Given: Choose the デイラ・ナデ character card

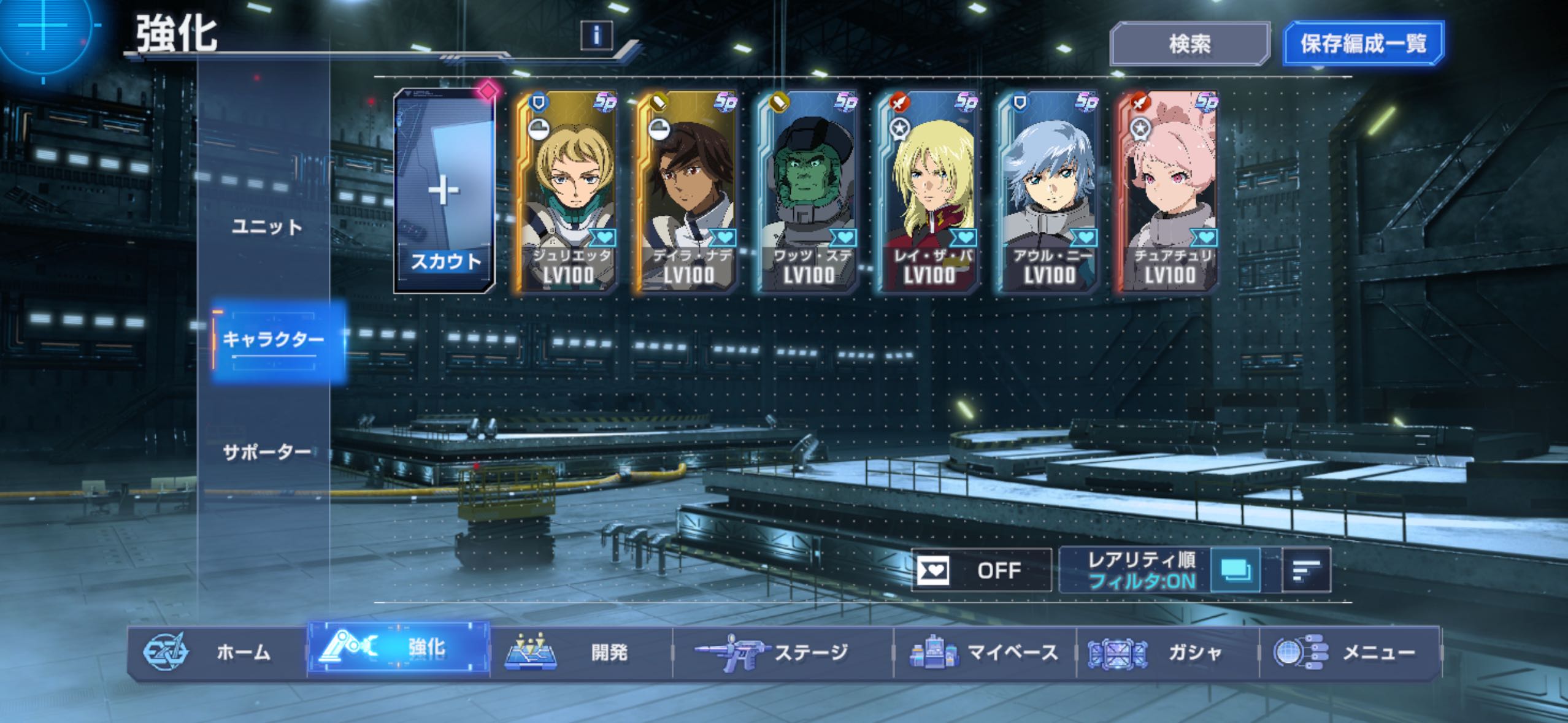Looking at the screenshot, I should click(687, 191).
